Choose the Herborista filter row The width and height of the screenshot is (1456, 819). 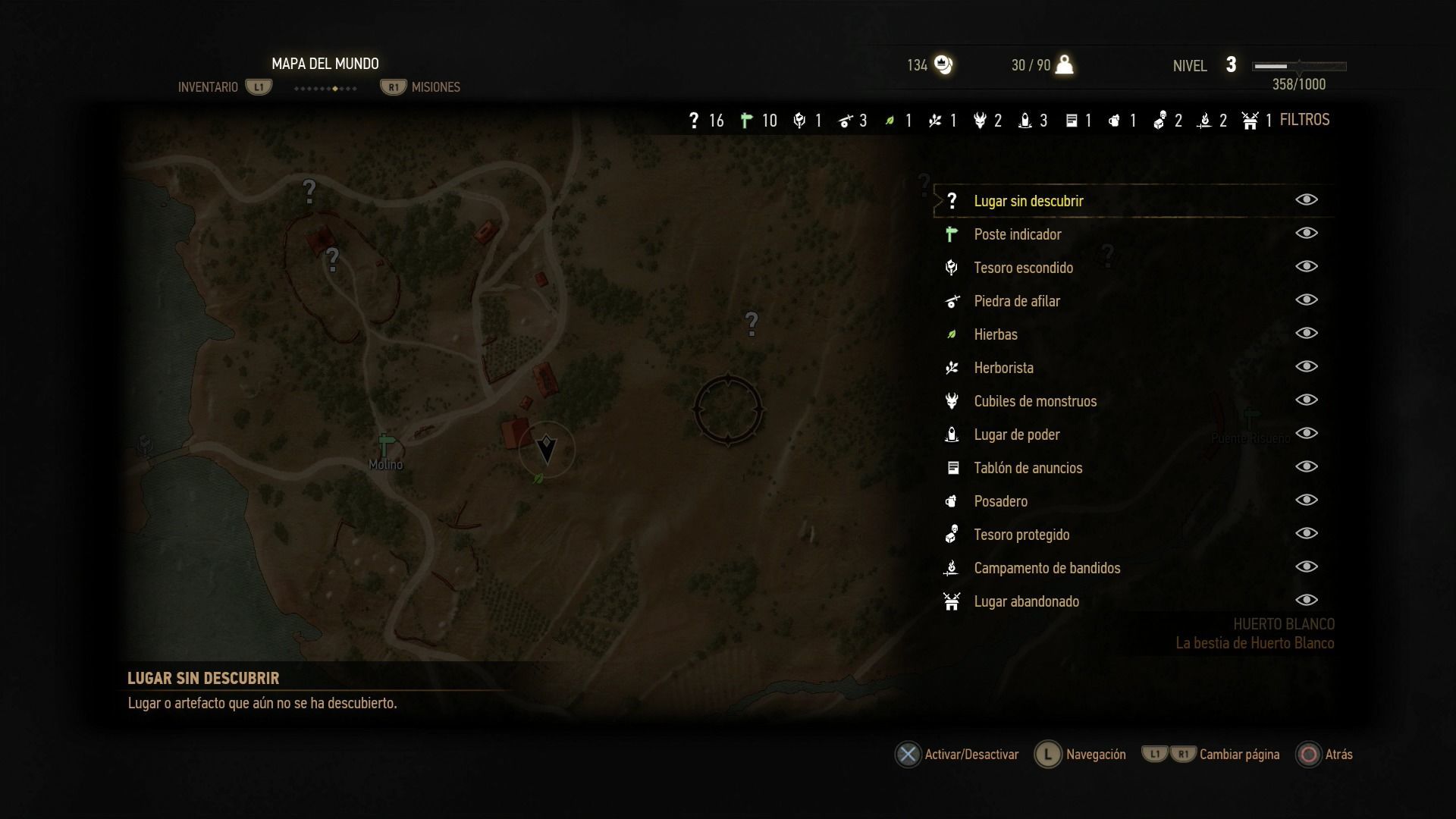(1003, 368)
